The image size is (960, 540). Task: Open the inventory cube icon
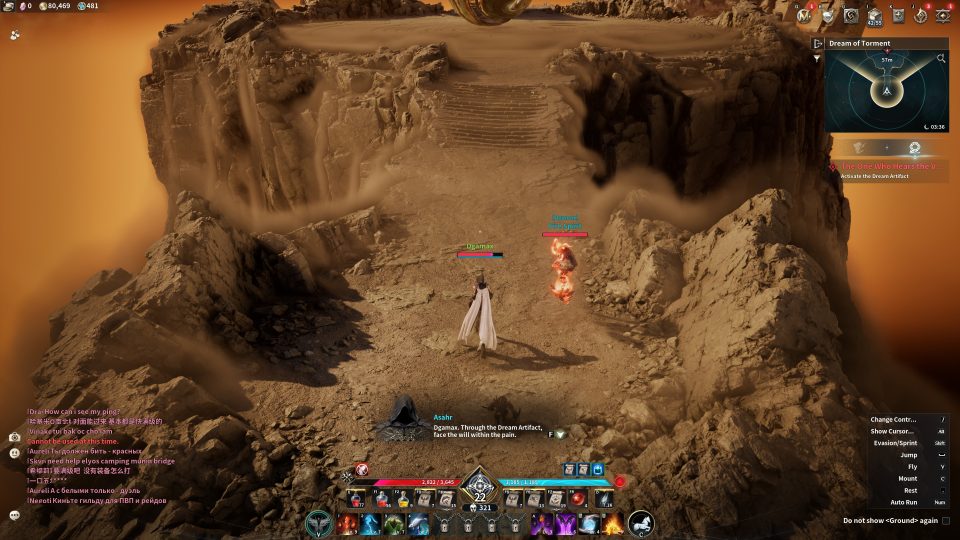[x=875, y=15]
